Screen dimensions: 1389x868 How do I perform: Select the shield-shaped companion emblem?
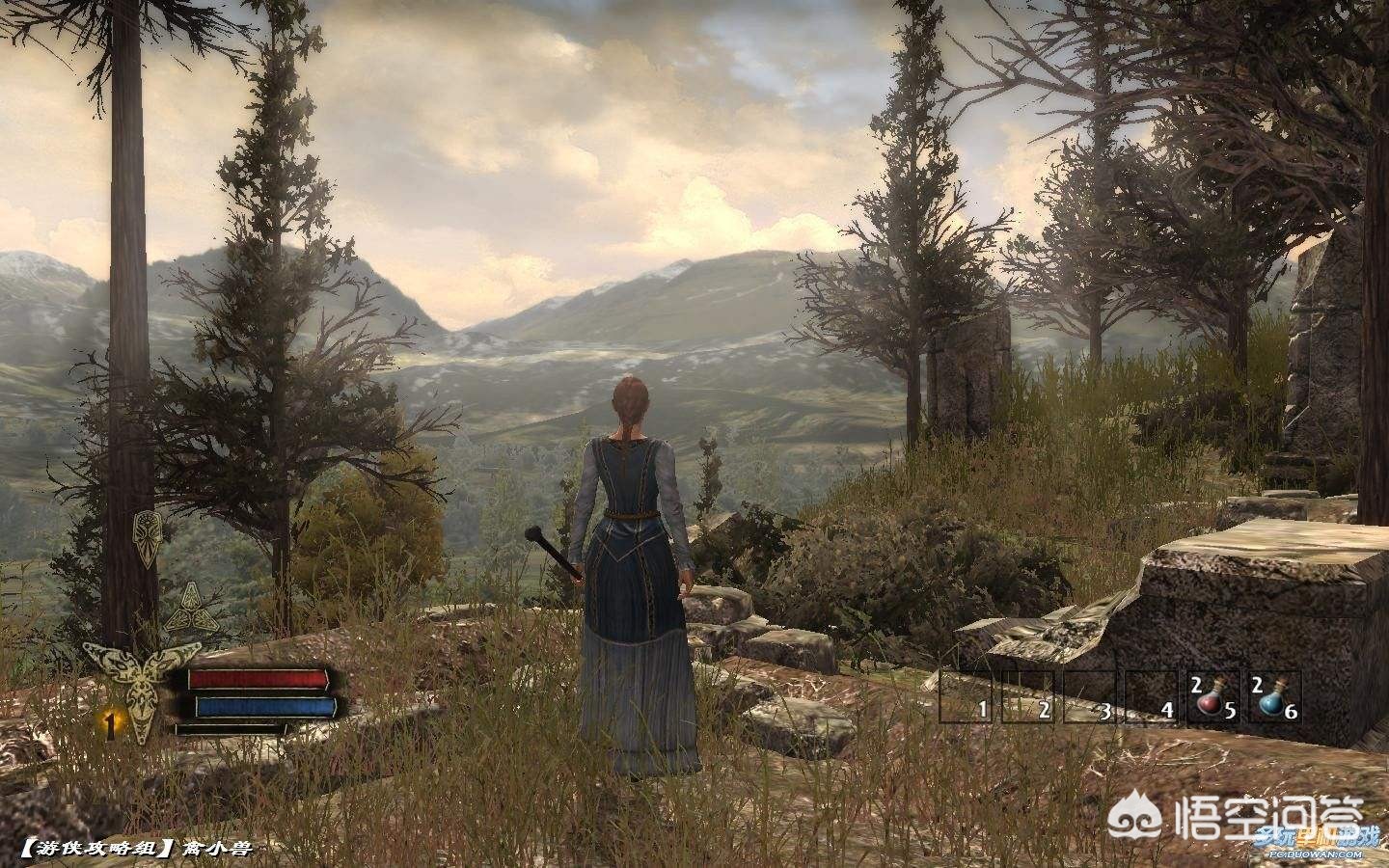click(x=149, y=531)
